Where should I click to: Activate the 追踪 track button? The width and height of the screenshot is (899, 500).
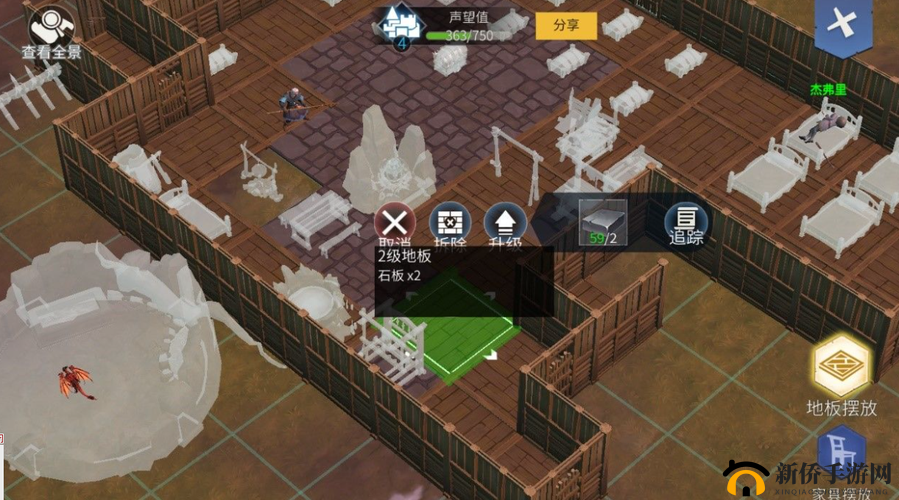click(x=686, y=223)
